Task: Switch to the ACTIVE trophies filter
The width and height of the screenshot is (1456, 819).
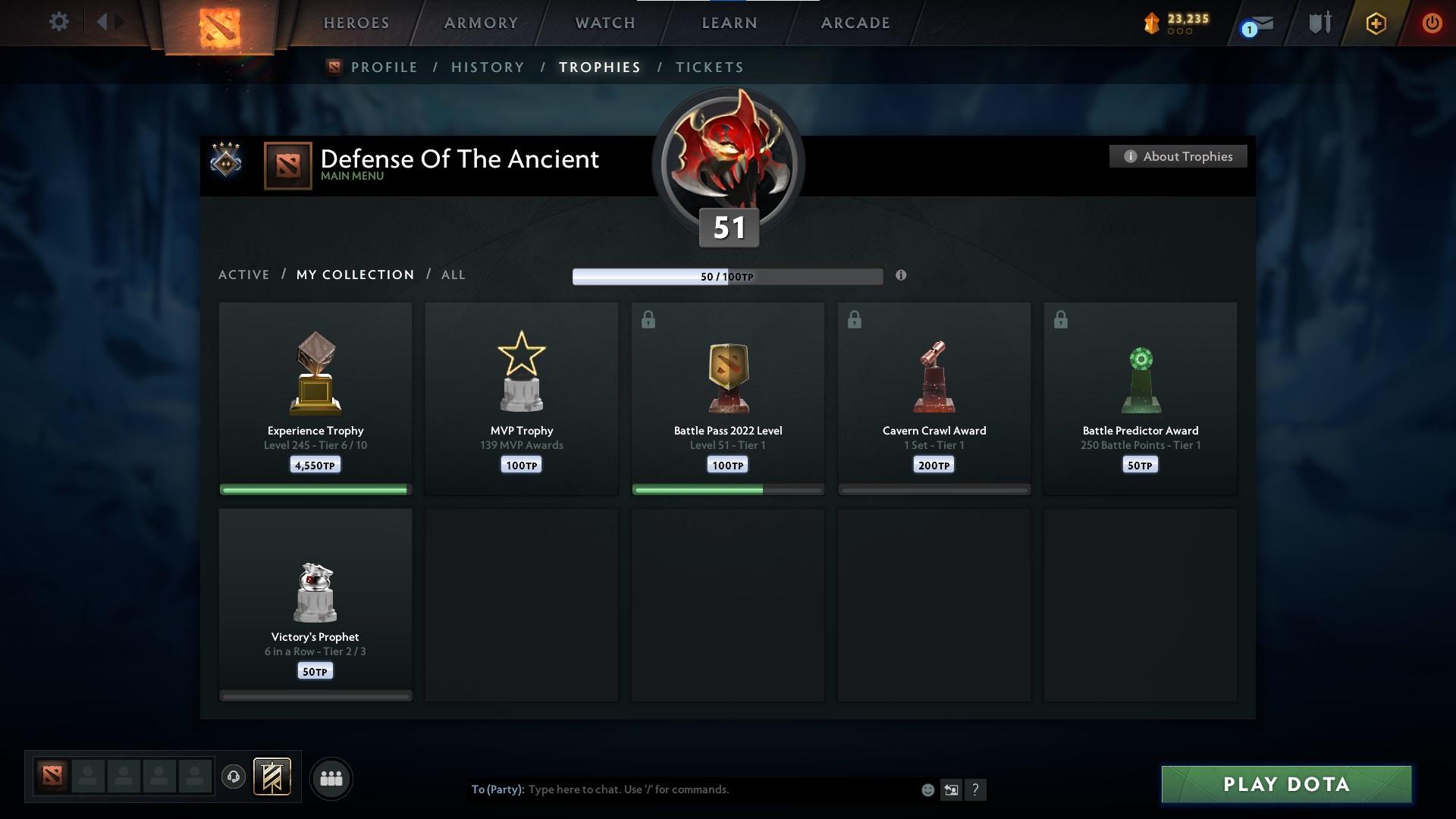Action: pos(244,275)
